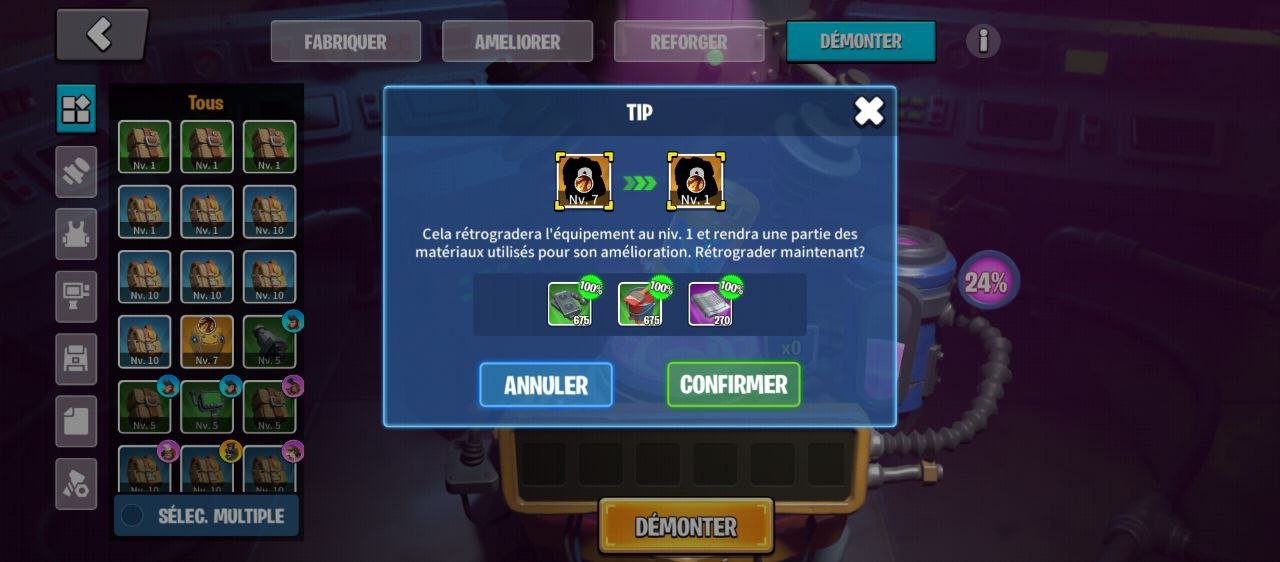Image resolution: width=1280 pixels, height=562 pixels.
Task: Inspect the purple material reward icon
Action: pos(710,304)
